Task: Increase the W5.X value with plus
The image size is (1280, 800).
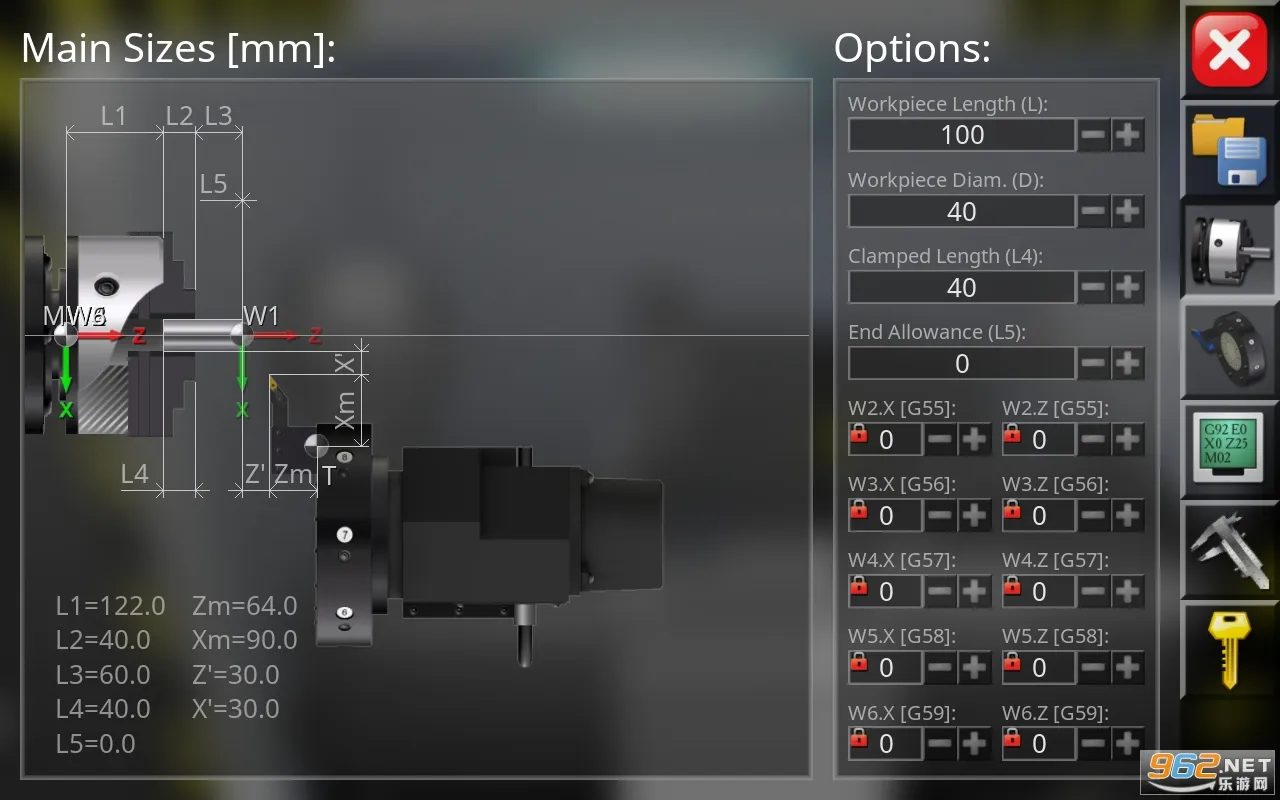Action: point(976,667)
